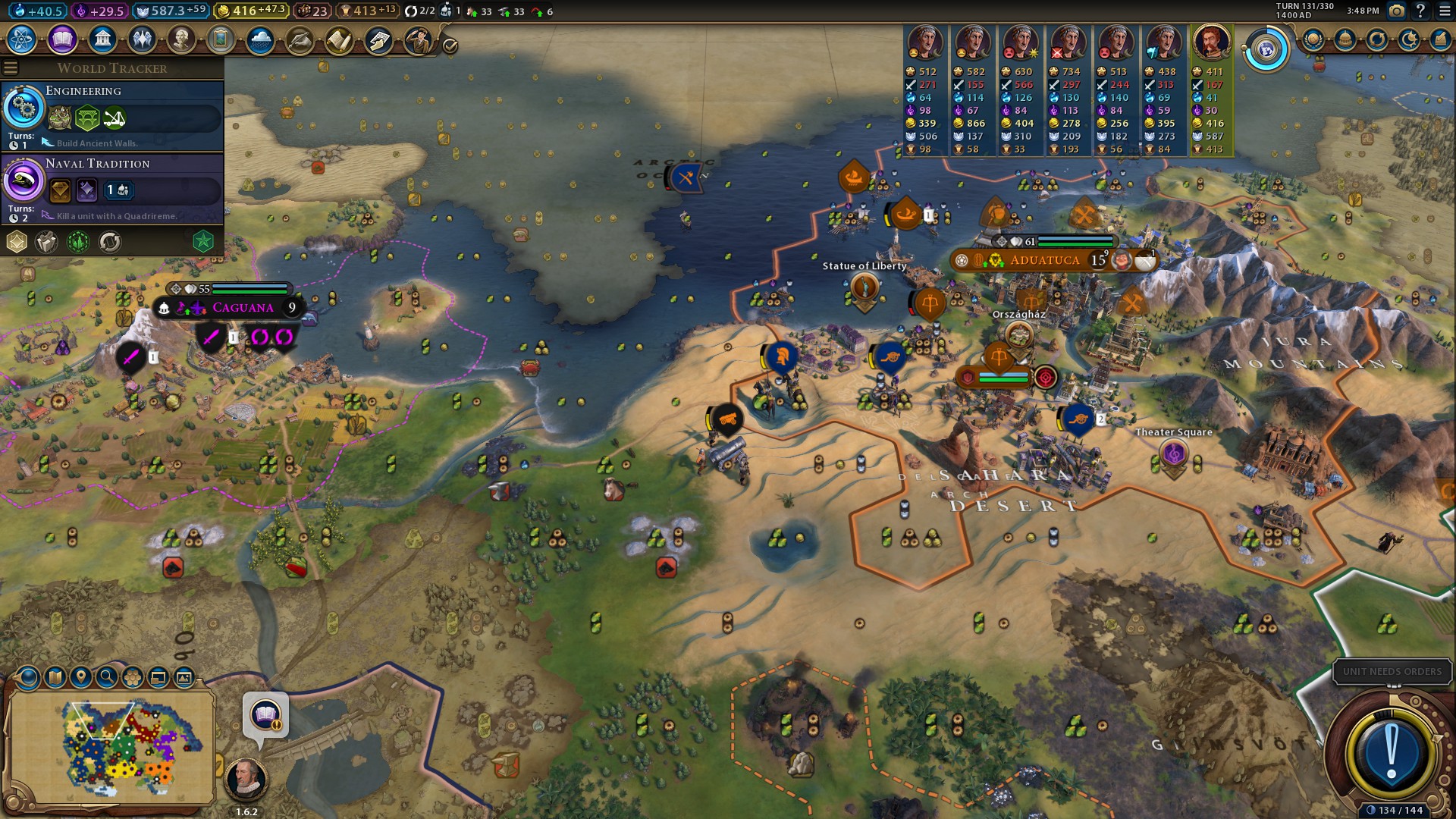
Task: Open the Government building button
Action: [102, 39]
